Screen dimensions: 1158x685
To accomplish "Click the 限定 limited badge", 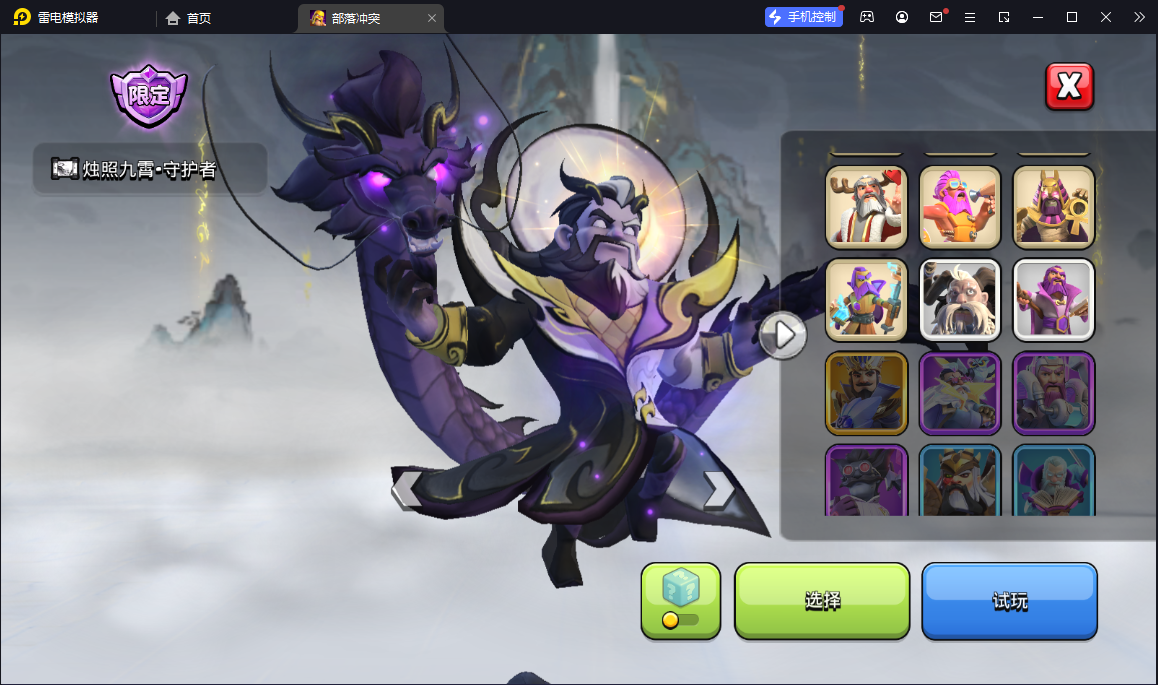I will (x=149, y=97).
